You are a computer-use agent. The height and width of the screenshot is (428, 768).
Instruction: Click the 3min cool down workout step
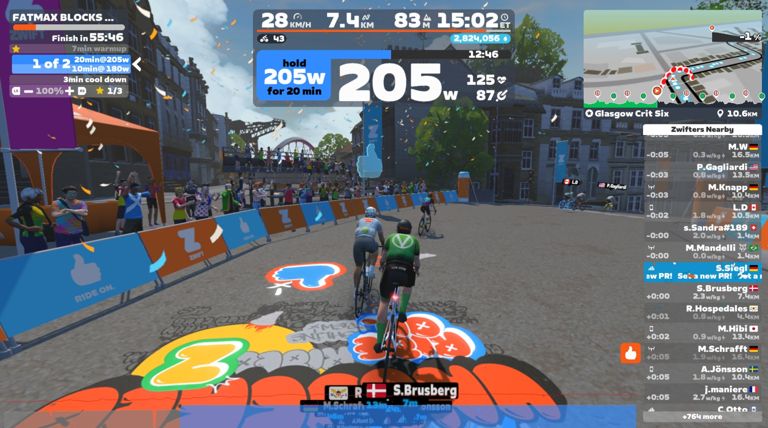[x=94, y=79]
